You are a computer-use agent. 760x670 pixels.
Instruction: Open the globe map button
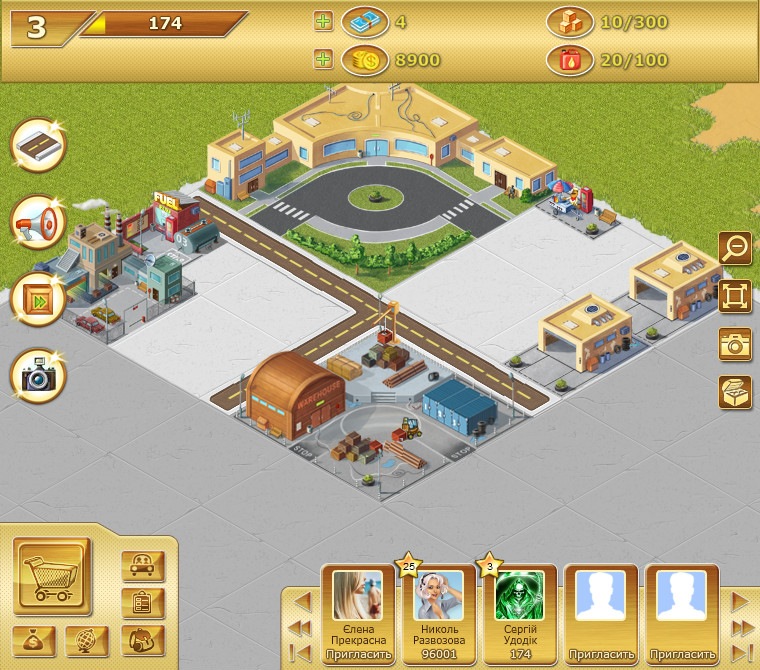87,640
